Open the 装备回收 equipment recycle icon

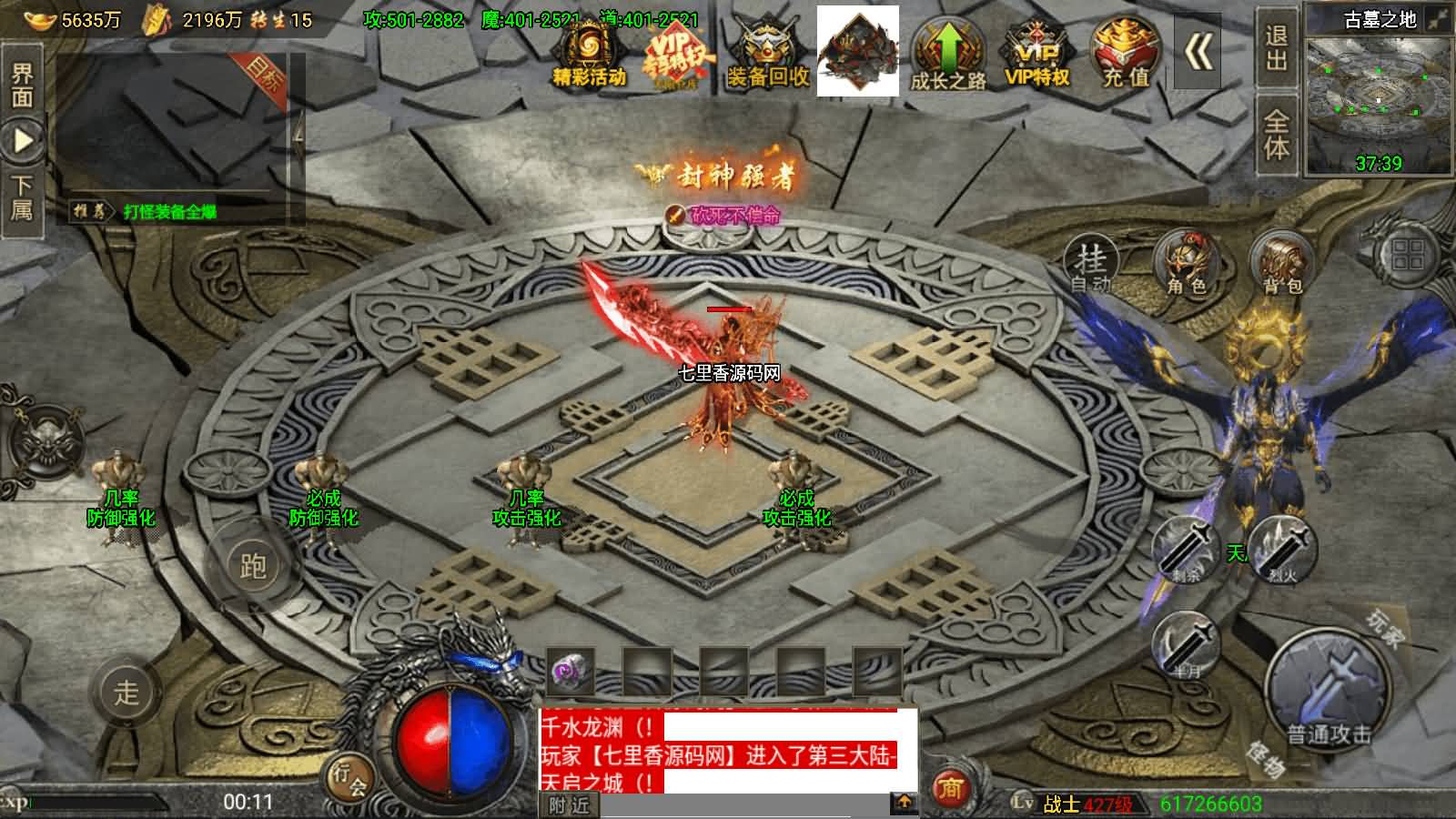pos(767,53)
